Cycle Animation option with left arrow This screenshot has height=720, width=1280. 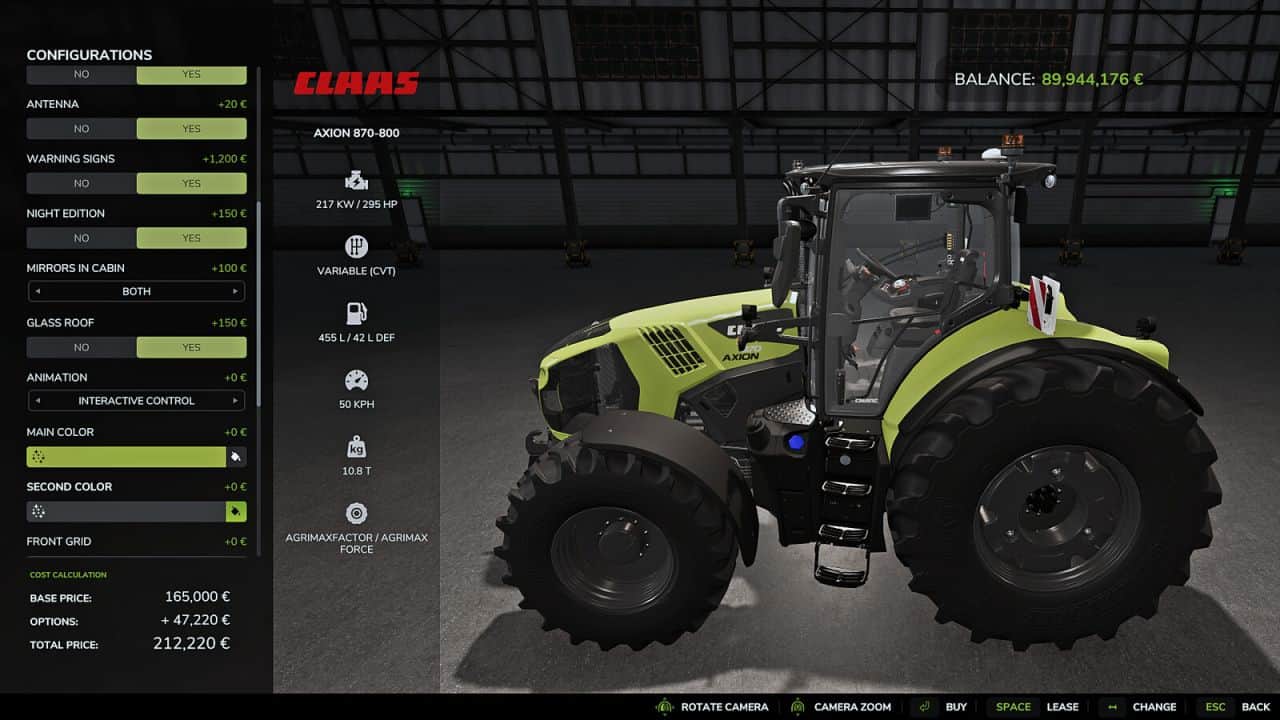38,401
